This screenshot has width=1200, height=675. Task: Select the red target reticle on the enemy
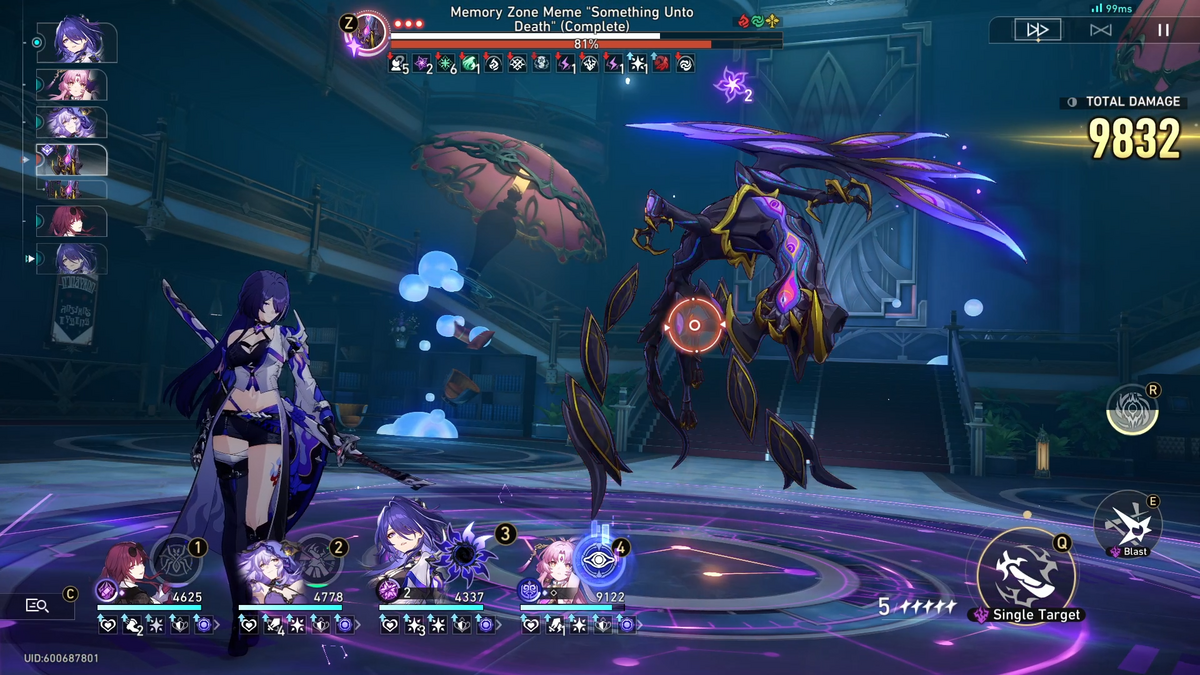[x=694, y=325]
